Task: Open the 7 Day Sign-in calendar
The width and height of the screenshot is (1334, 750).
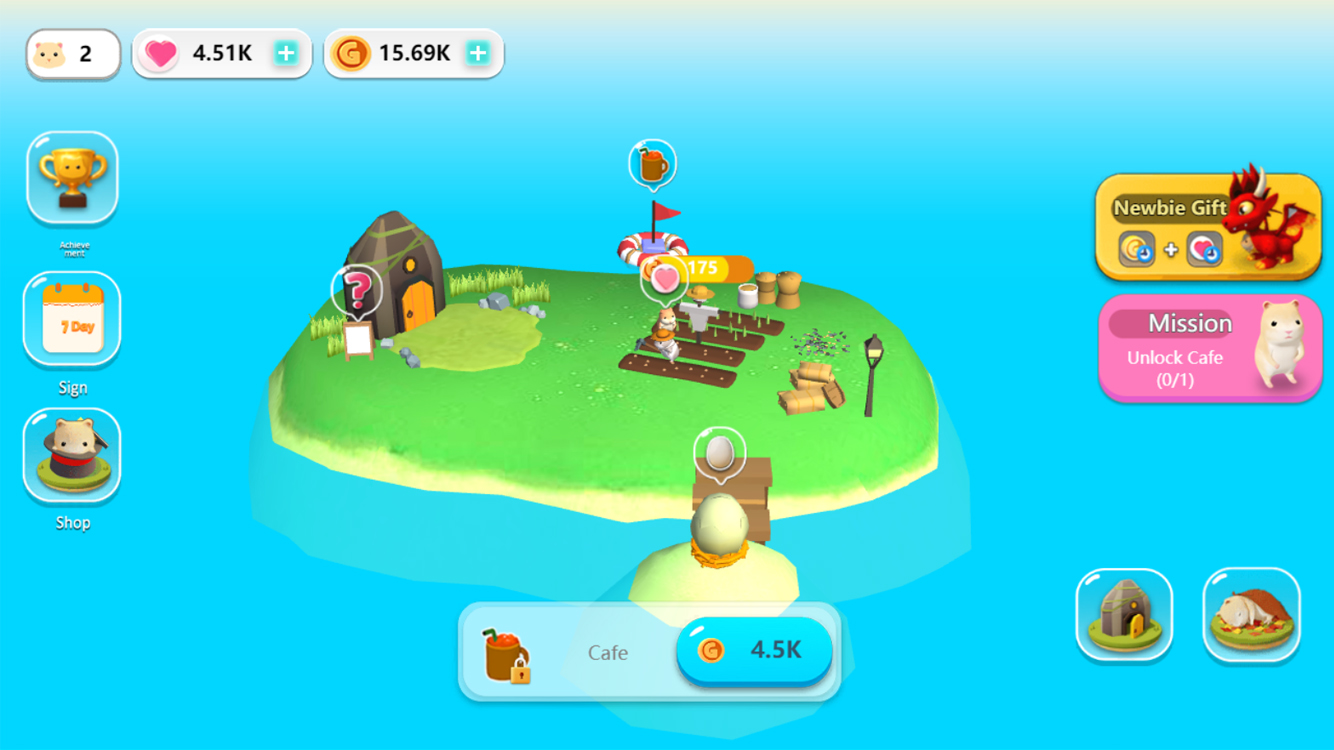Action: click(x=71, y=318)
